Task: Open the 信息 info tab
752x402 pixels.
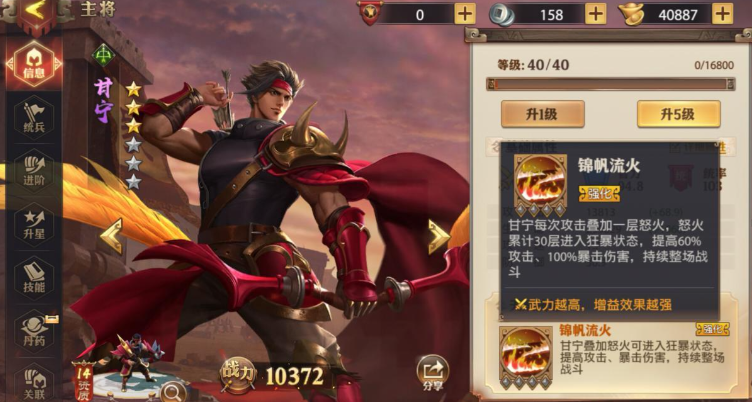Action: click(x=35, y=61)
